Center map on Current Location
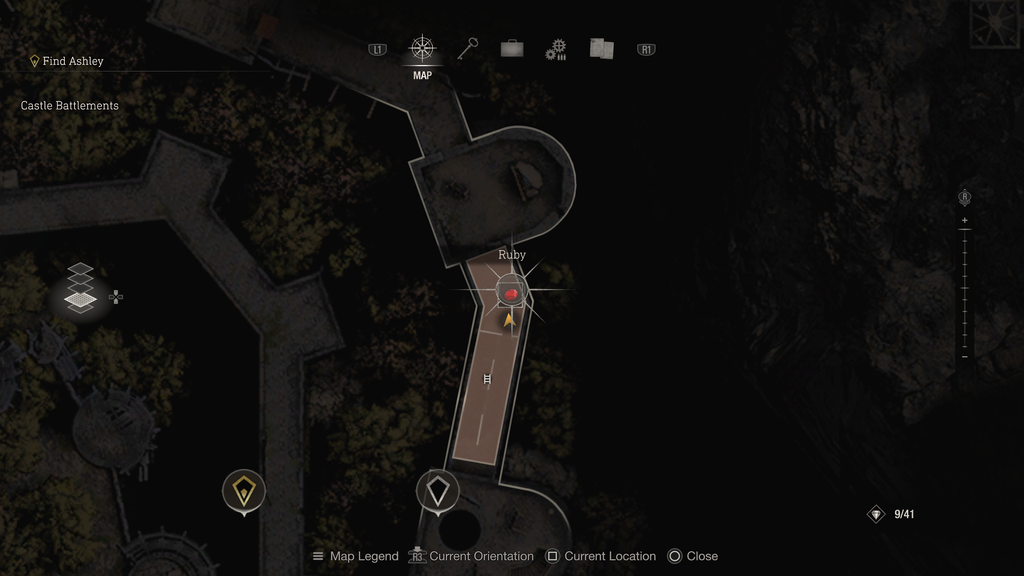1024x576 pixels. (600, 556)
